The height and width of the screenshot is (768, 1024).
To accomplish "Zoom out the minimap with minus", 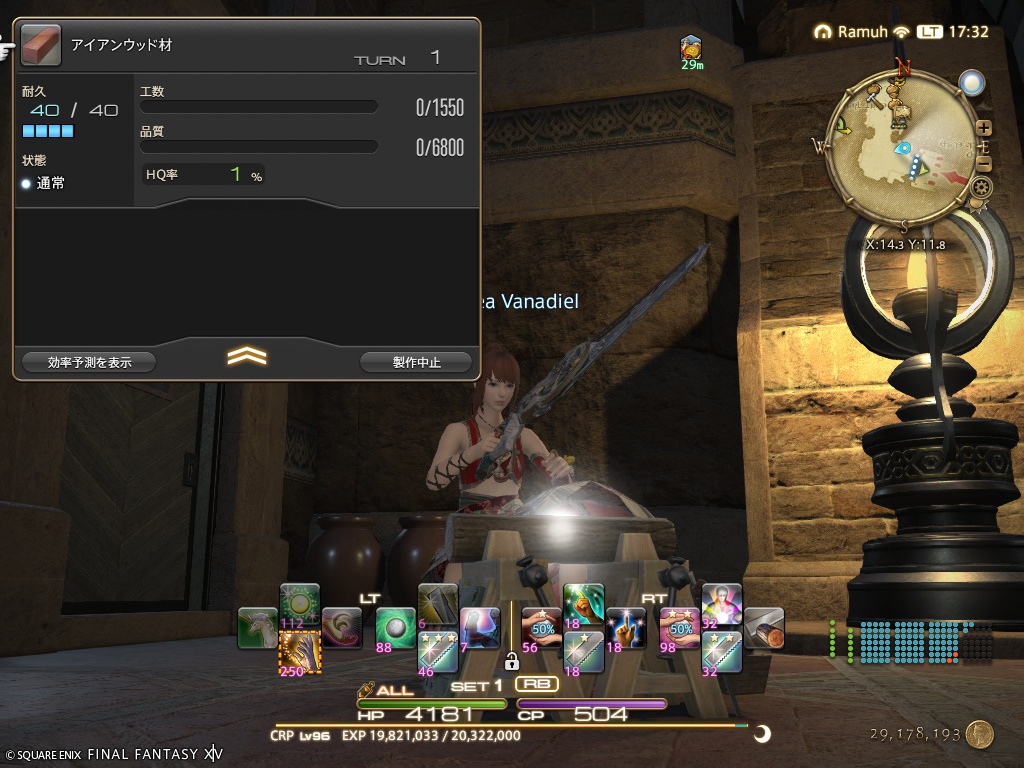I will 984,164.
